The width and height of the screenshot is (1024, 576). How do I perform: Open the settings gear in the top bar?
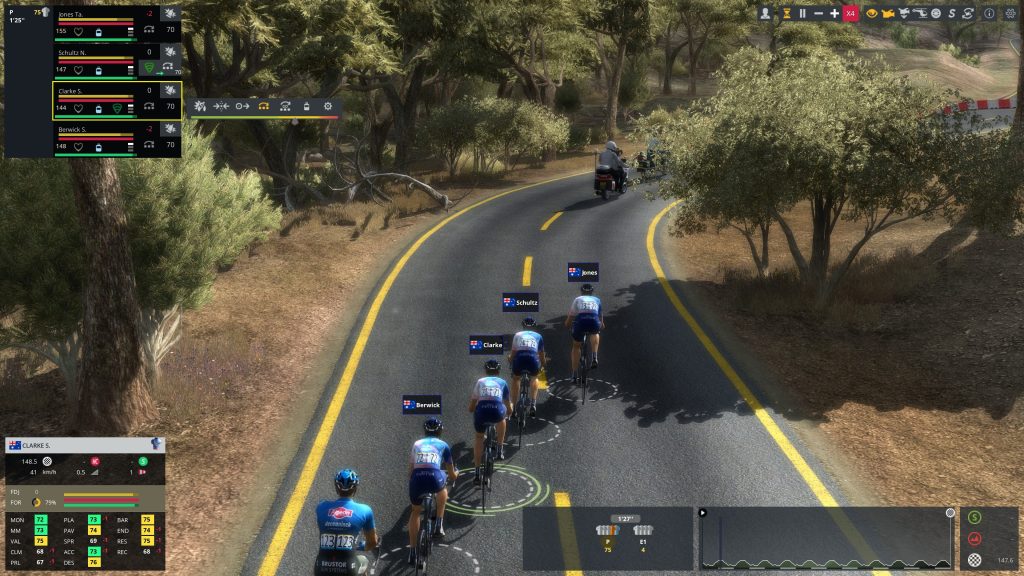[1009, 13]
